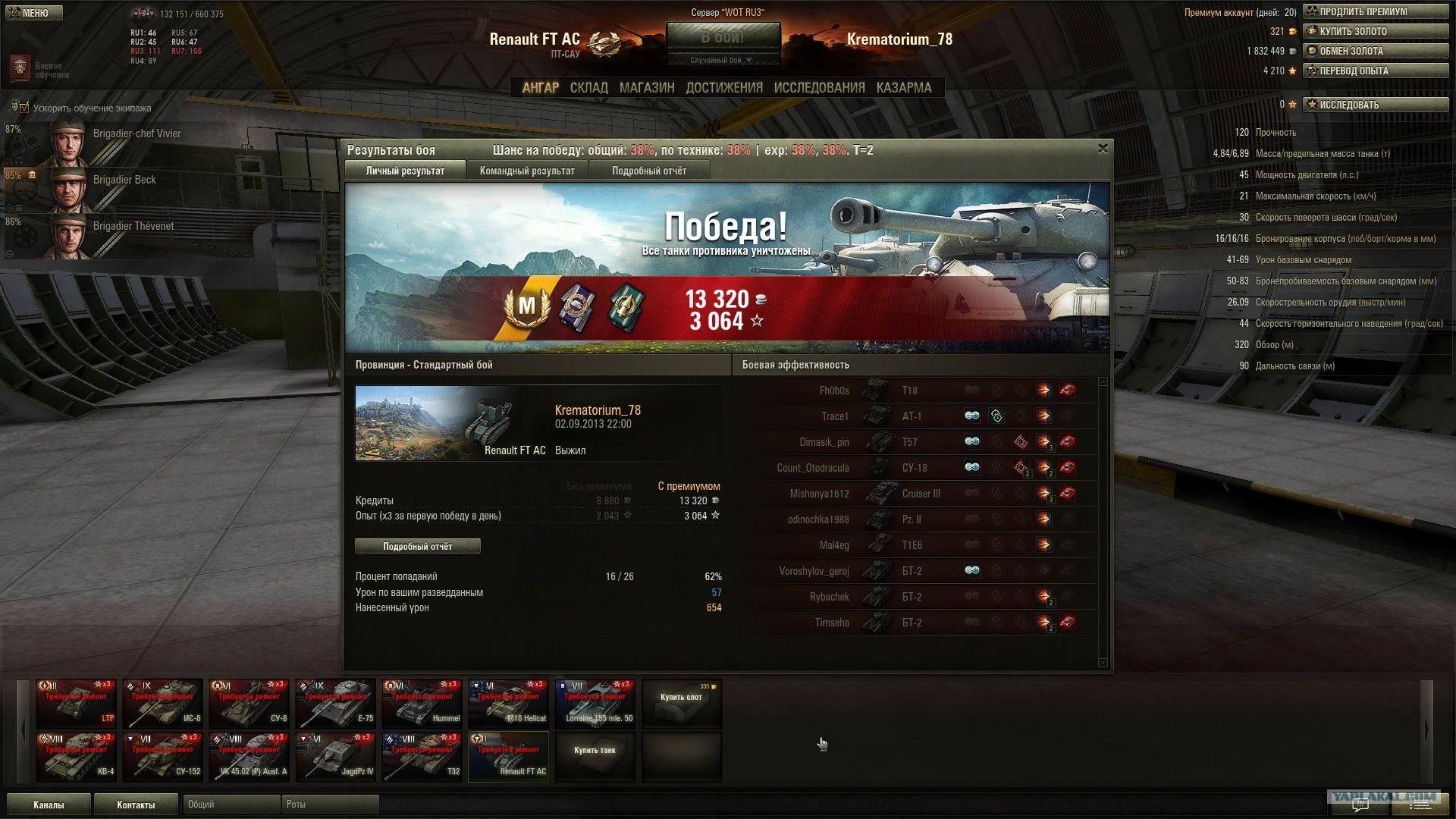Go to the СКЛАД section

click(x=588, y=88)
